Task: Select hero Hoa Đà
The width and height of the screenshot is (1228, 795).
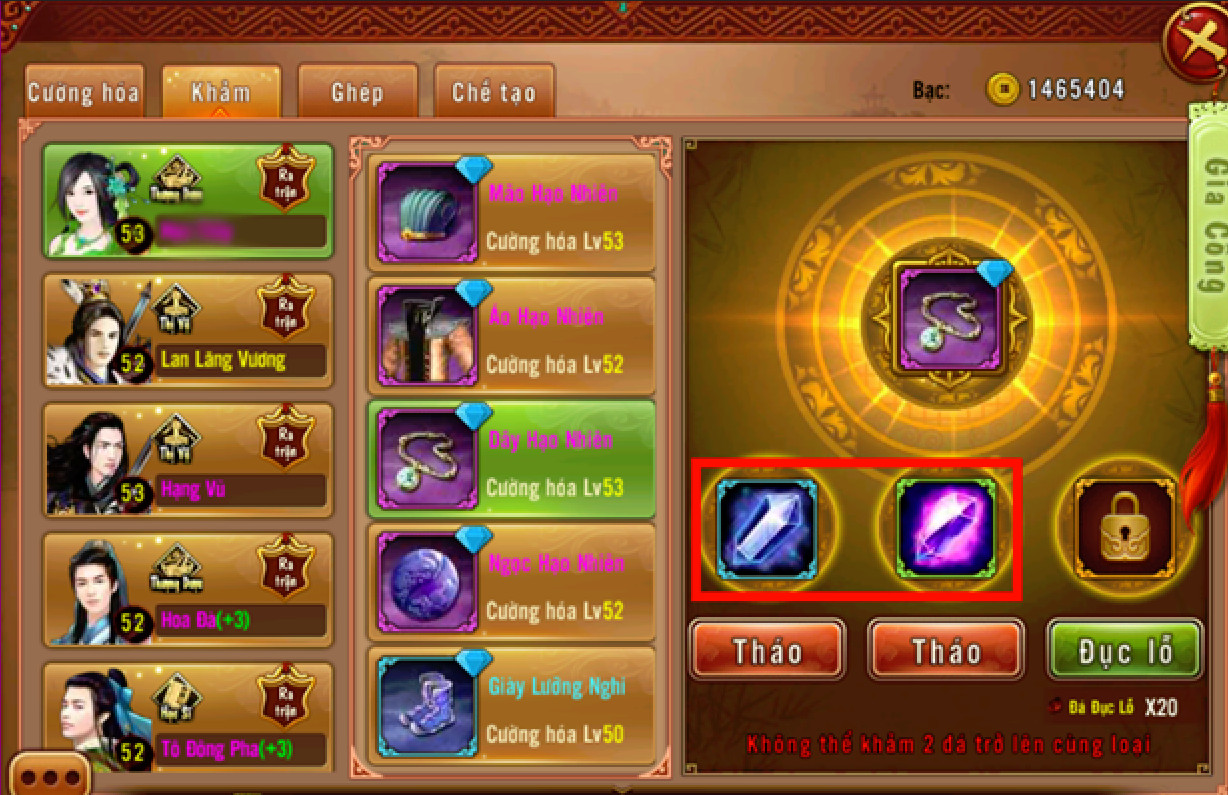Action: [x=188, y=588]
